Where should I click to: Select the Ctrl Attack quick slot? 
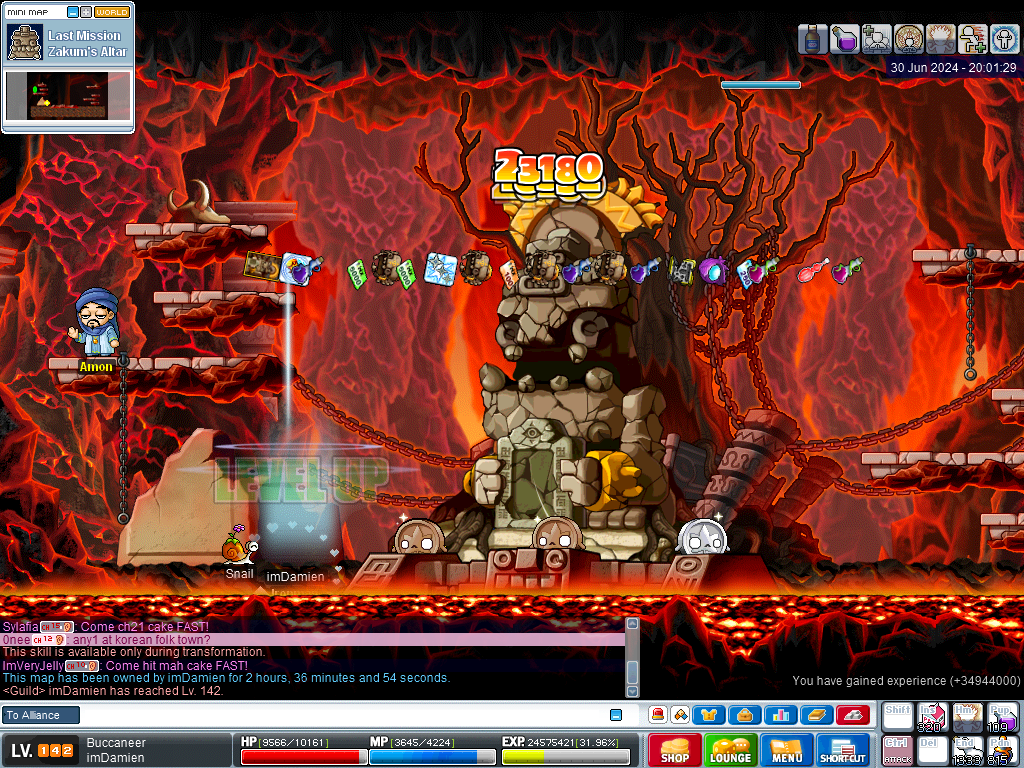(x=897, y=750)
